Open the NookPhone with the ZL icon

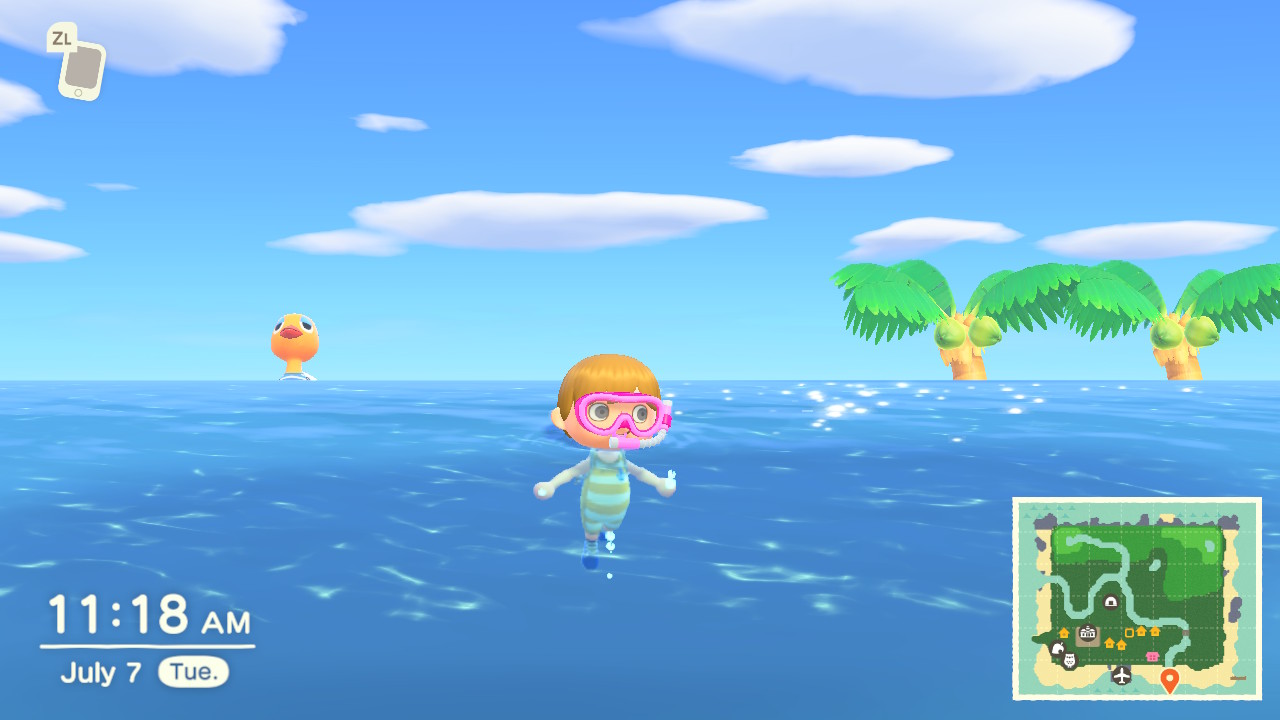[x=82, y=66]
